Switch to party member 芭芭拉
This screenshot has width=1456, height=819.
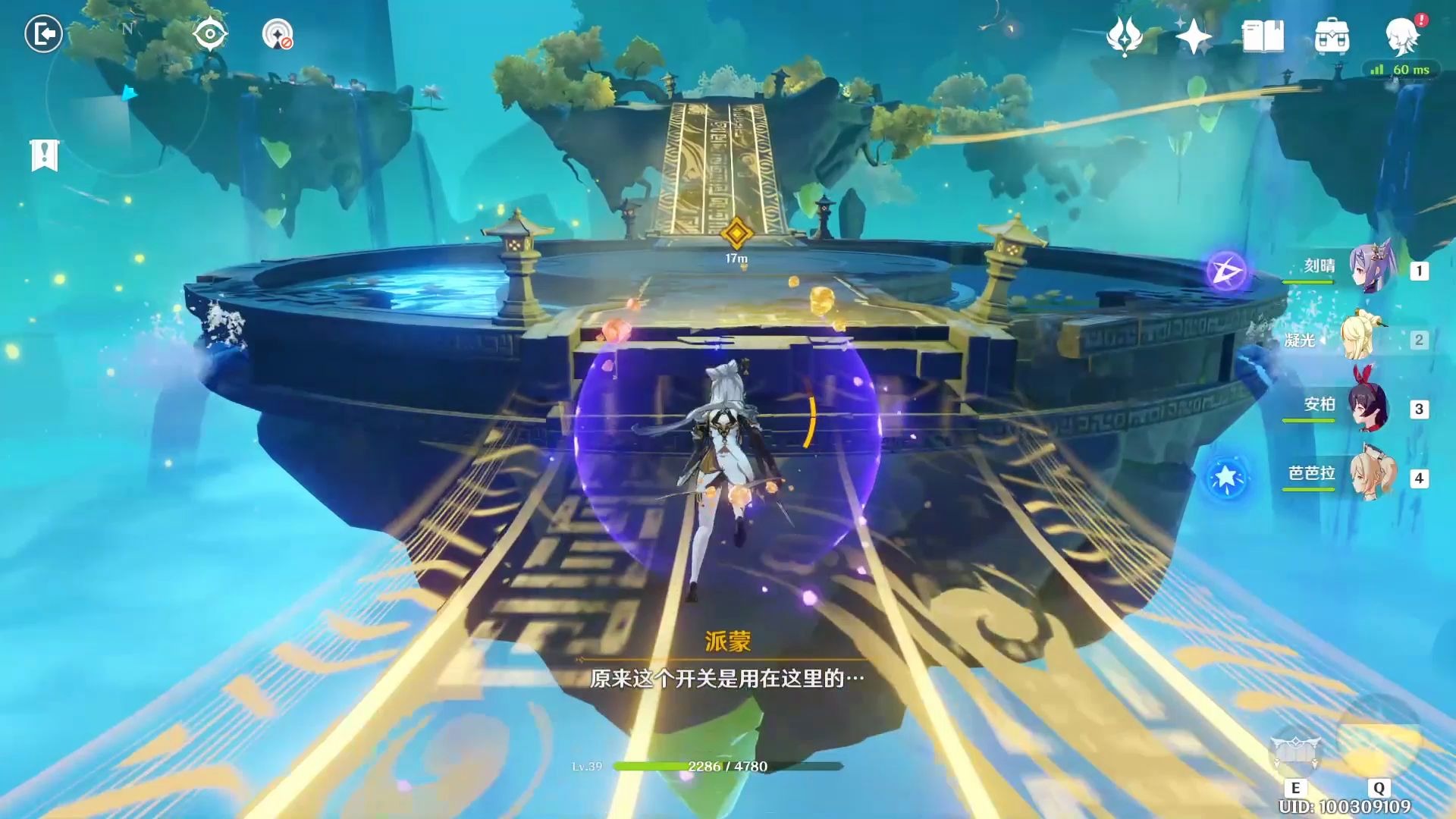pos(1371,475)
